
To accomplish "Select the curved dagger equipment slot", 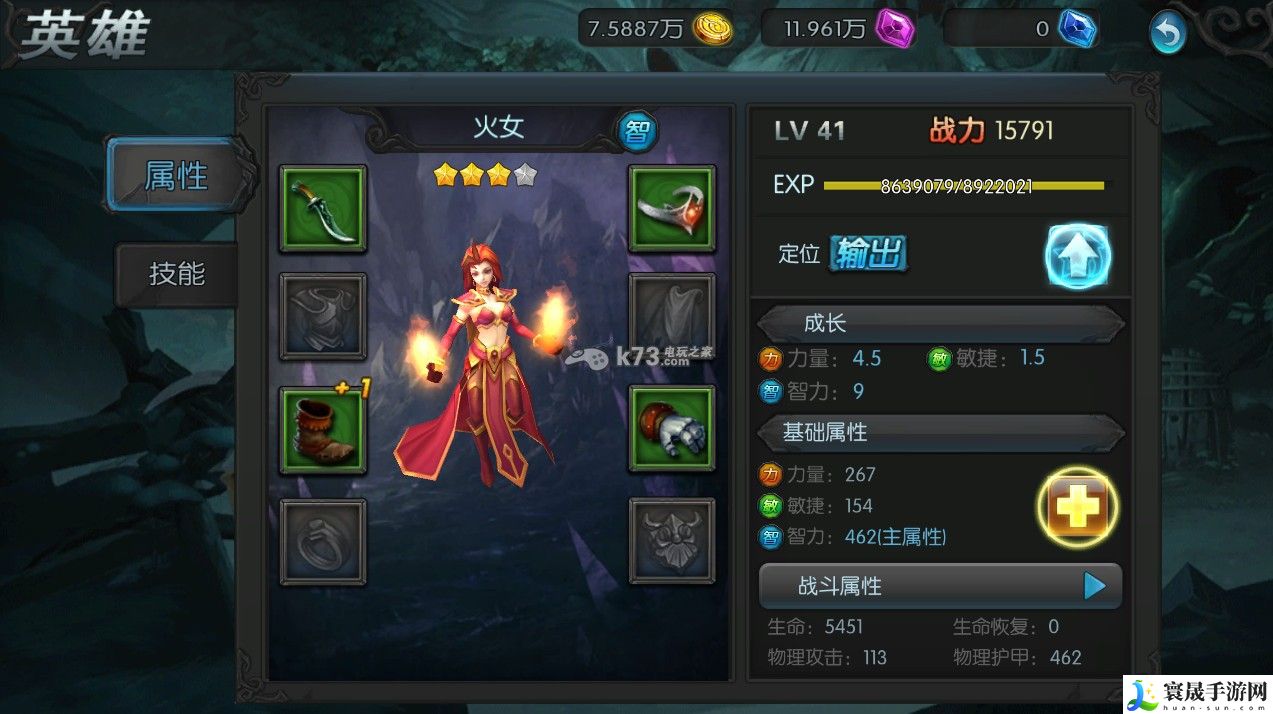I will 322,208.
